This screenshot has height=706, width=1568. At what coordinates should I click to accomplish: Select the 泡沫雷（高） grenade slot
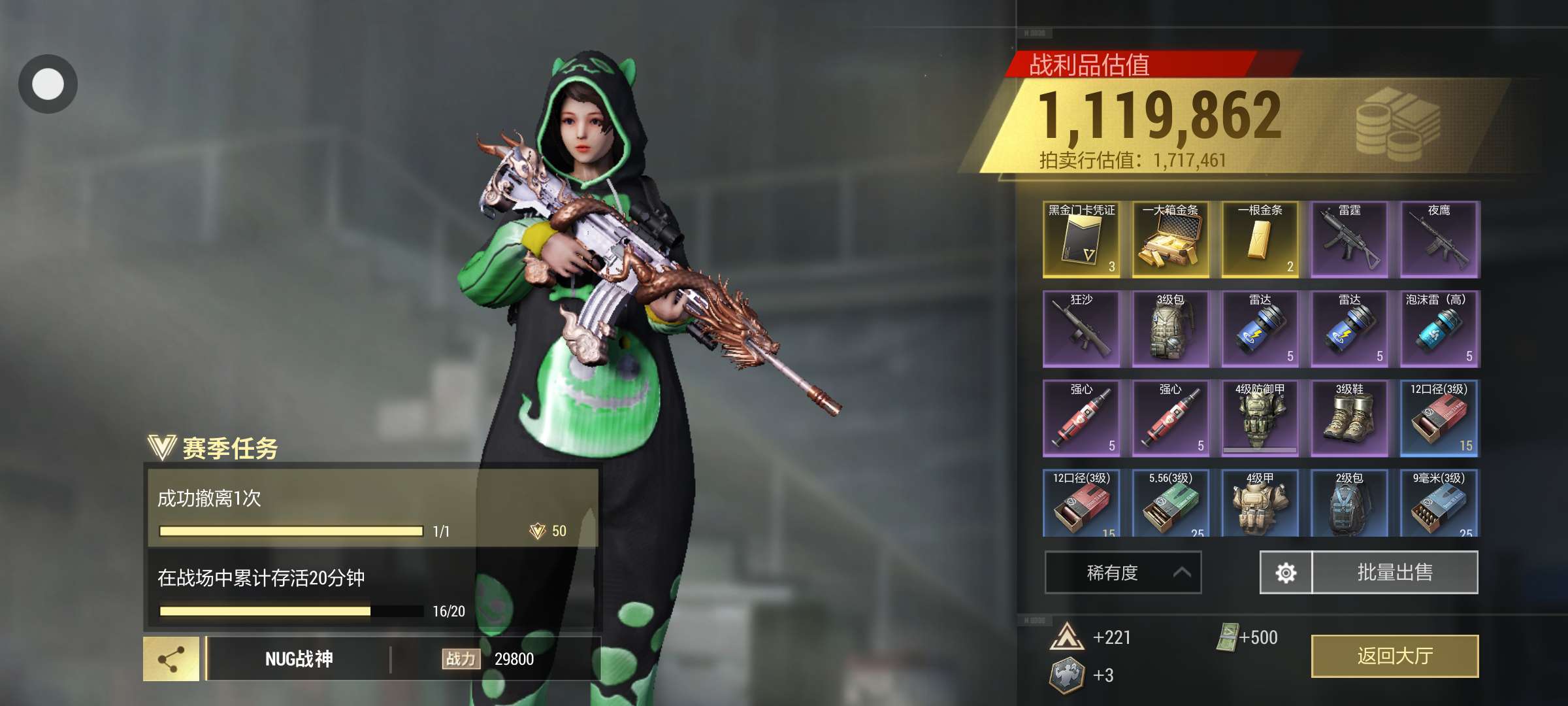[x=1439, y=329]
